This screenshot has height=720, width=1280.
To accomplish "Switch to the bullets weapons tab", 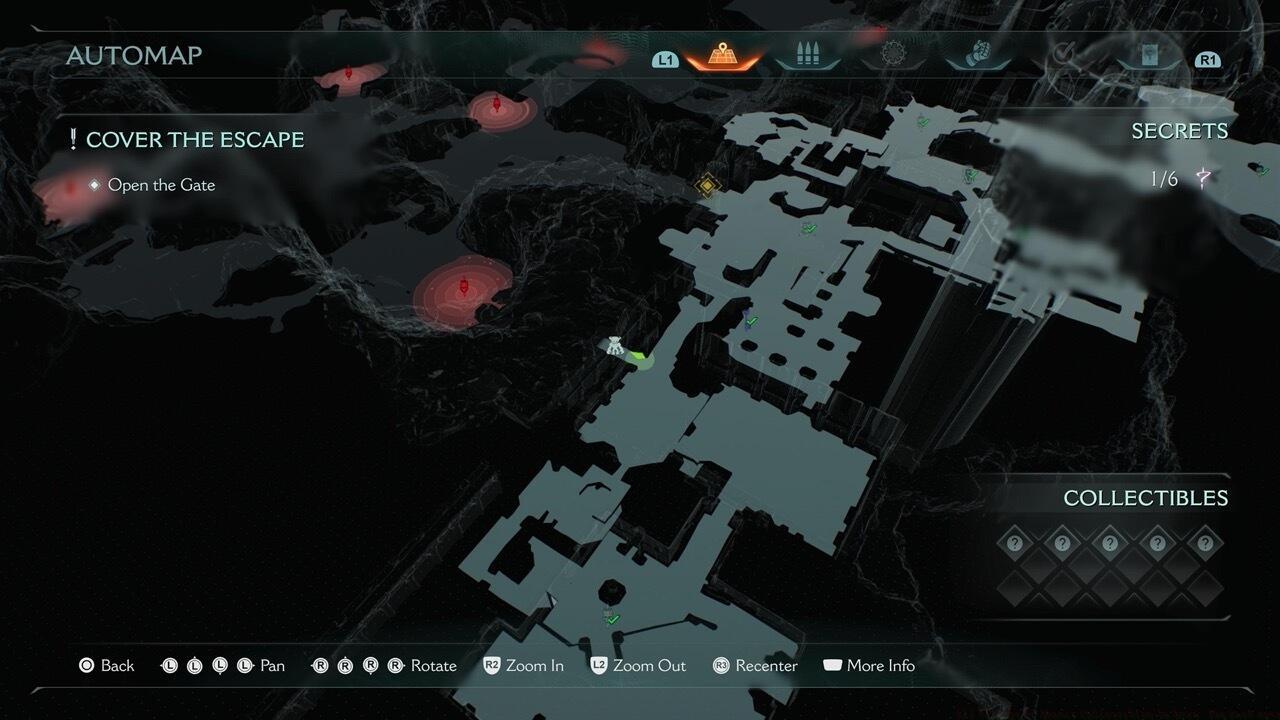I will [x=808, y=55].
